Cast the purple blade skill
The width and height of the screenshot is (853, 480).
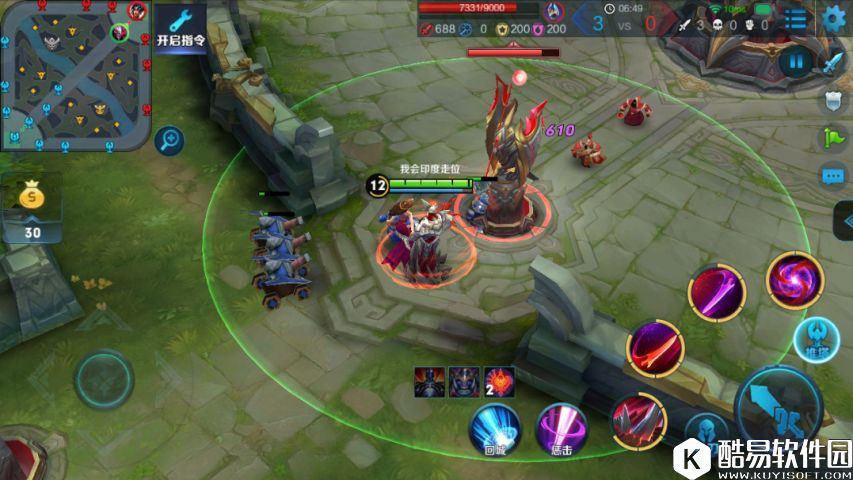[x=716, y=293]
